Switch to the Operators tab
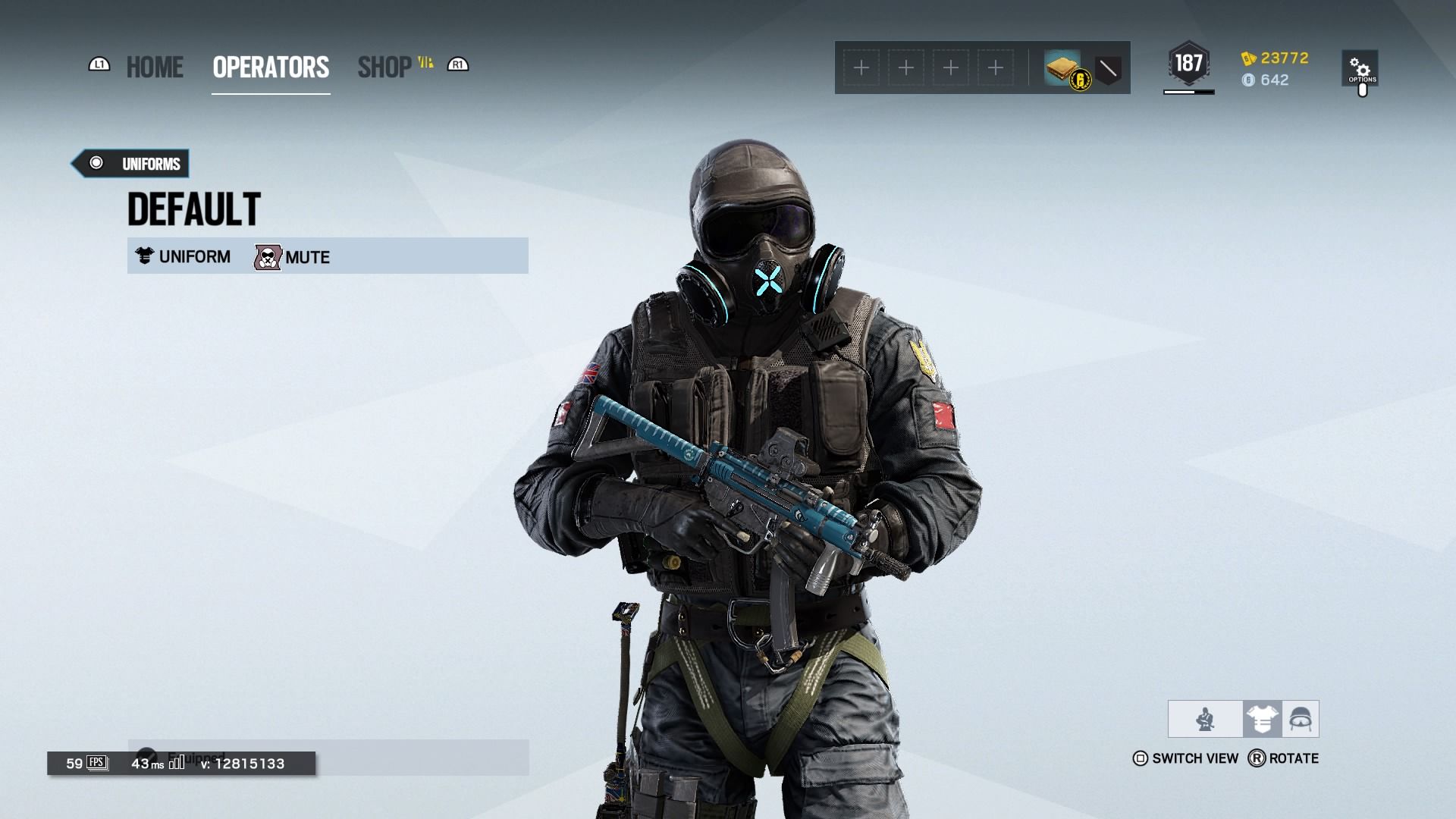Screen dimensions: 1456x819 click(270, 67)
